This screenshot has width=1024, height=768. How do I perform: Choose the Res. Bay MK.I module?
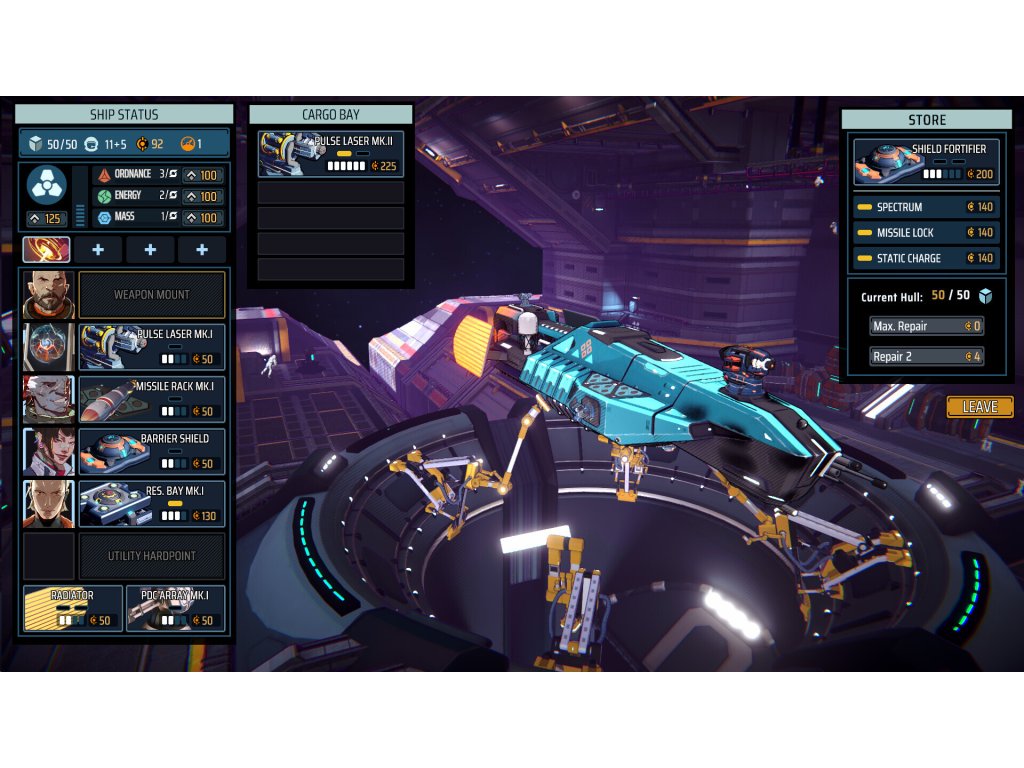(x=152, y=503)
